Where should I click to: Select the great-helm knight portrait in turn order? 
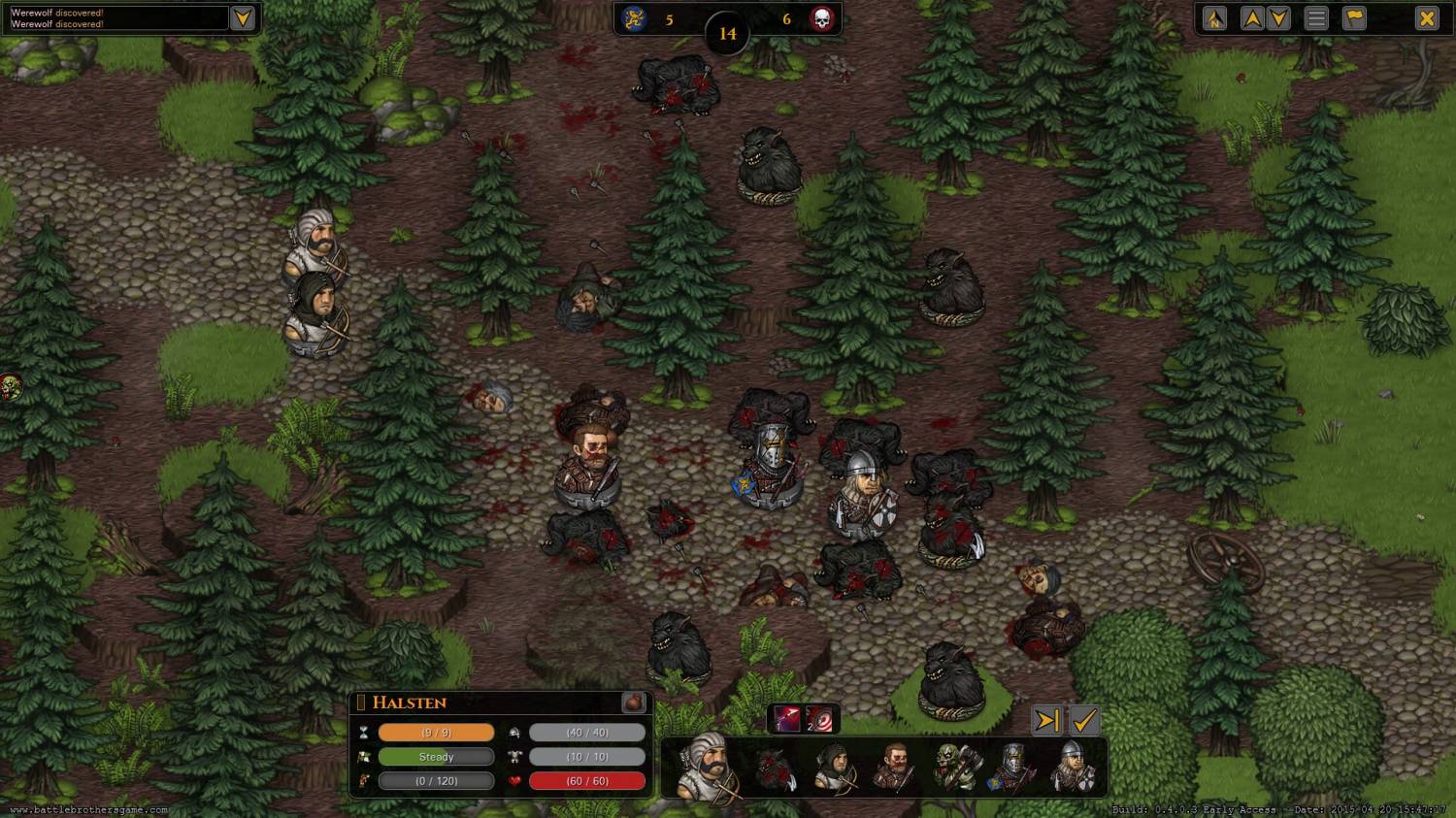[x=1012, y=769]
